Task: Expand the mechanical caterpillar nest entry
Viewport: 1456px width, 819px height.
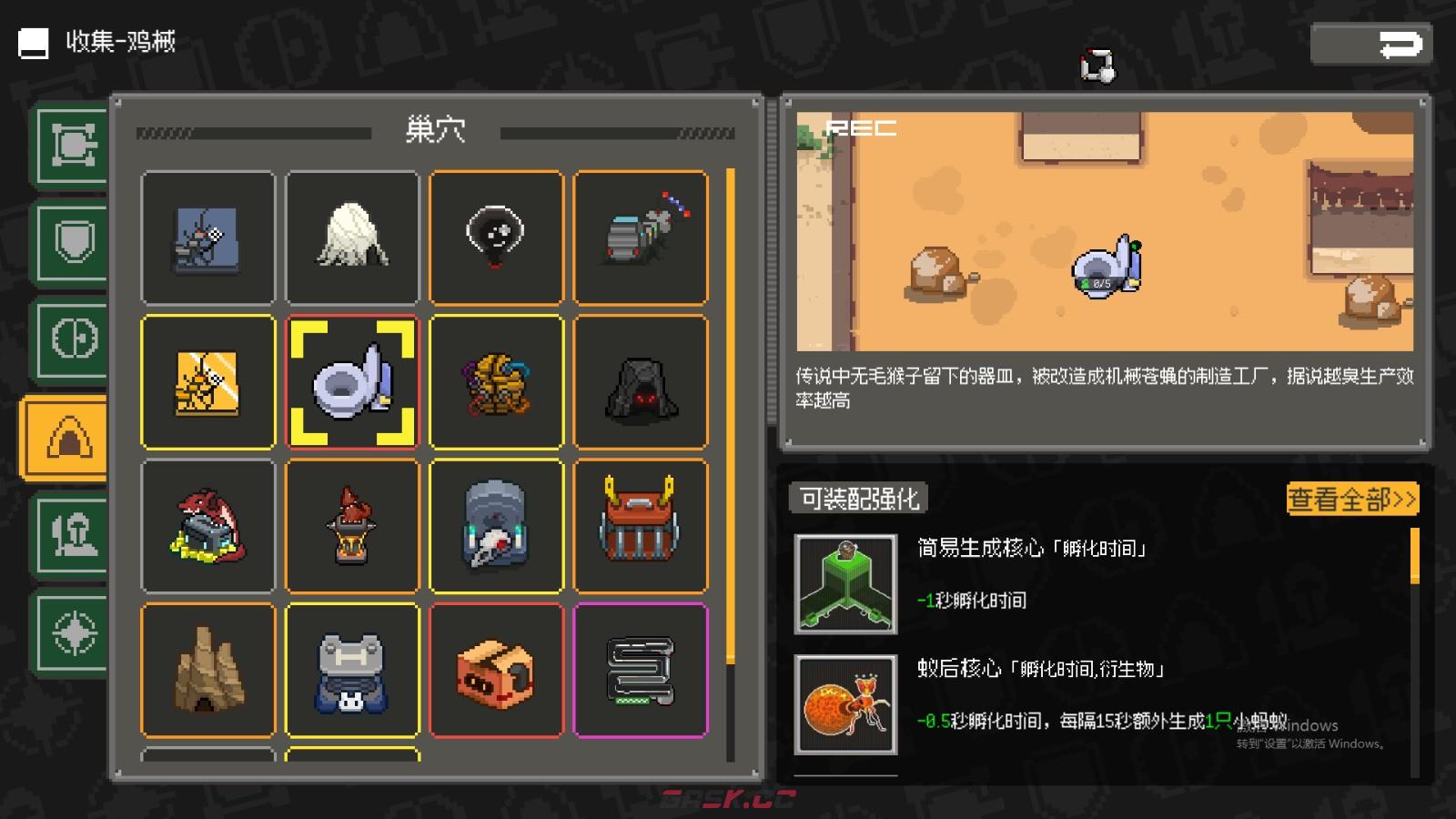Action: (641, 238)
